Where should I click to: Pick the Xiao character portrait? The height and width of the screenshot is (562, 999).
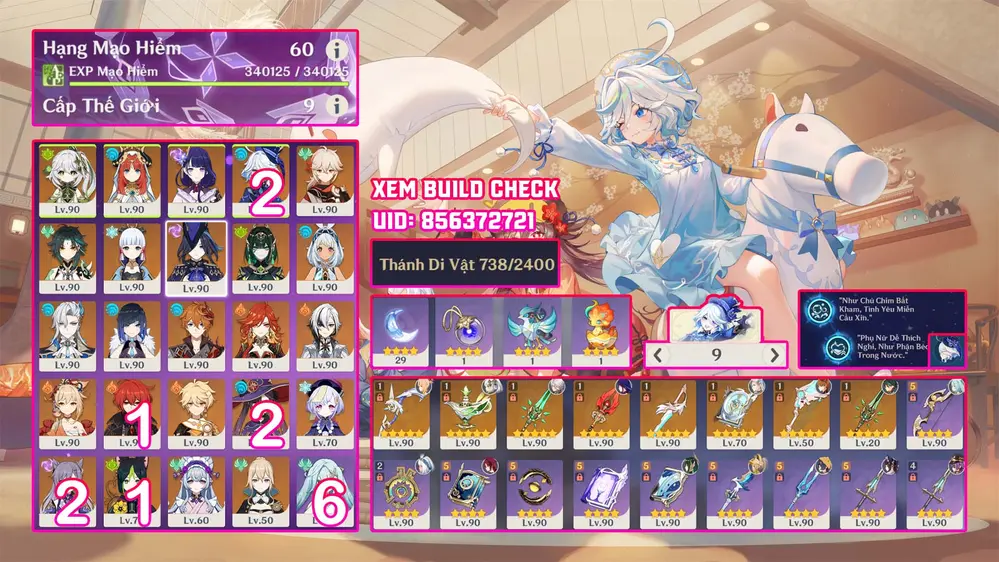[66, 257]
